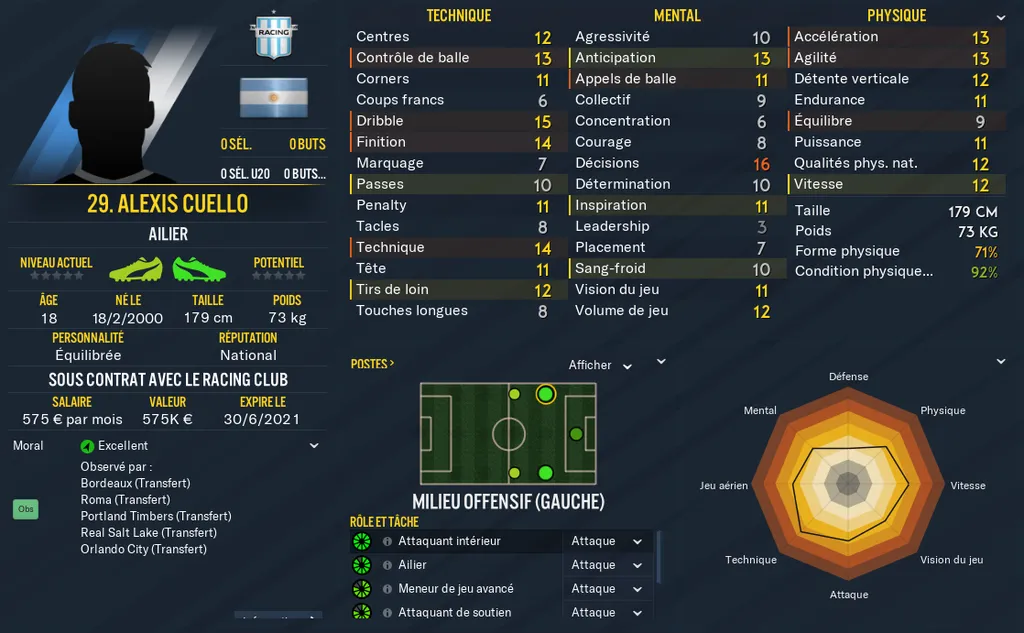Open the Afficher dropdown above the pitch
The image size is (1024, 633).
point(601,365)
